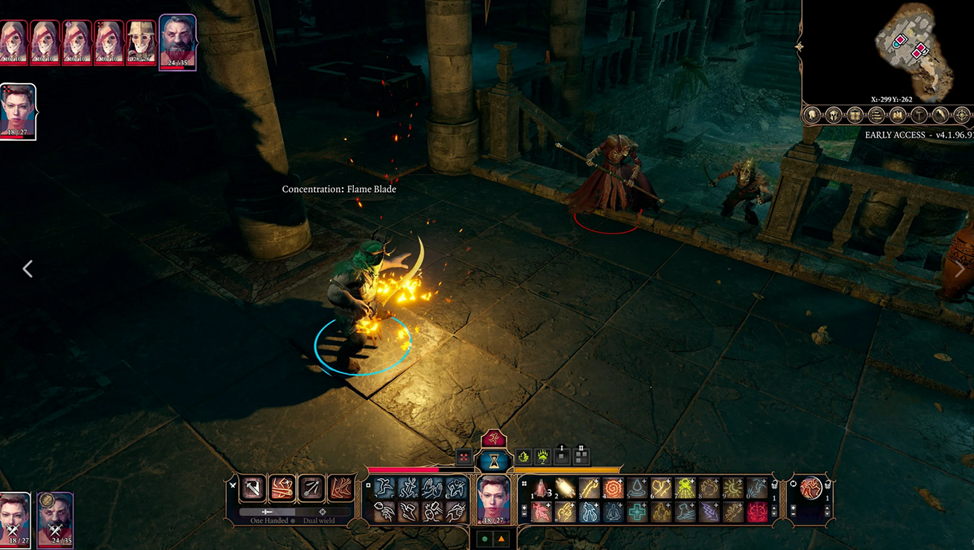Select the bearded dwarf in turn order
The width and height of the screenshot is (974, 550).
point(178,41)
